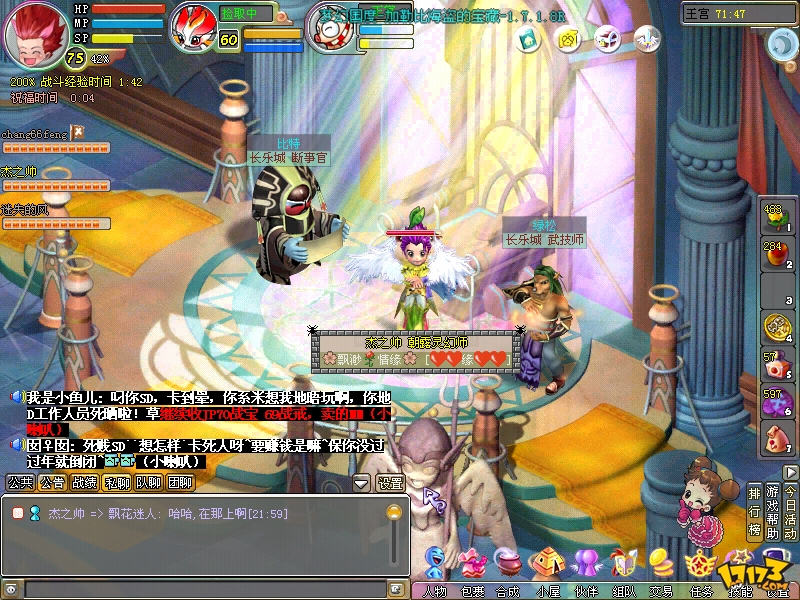800x600 pixels.
Task: Open the 合成 crafting cauldron
Action: coord(508,567)
